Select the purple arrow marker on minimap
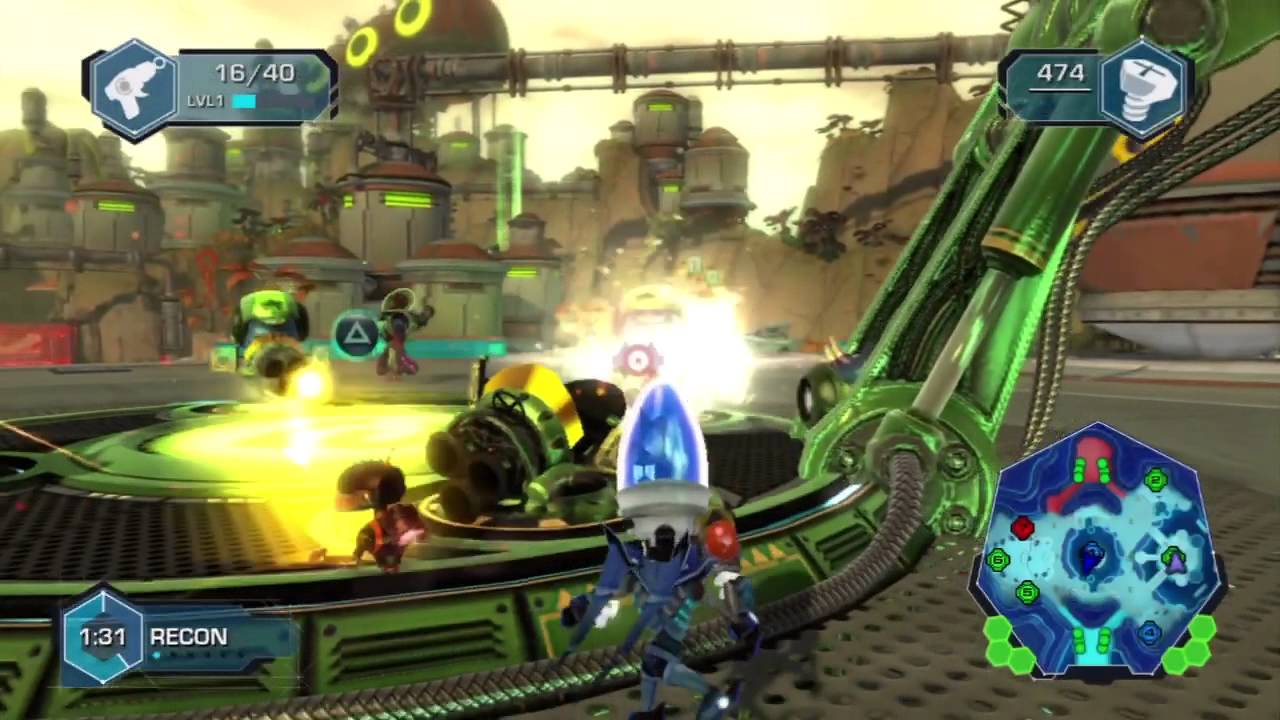1280x720 pixels. pos(1175,561)
